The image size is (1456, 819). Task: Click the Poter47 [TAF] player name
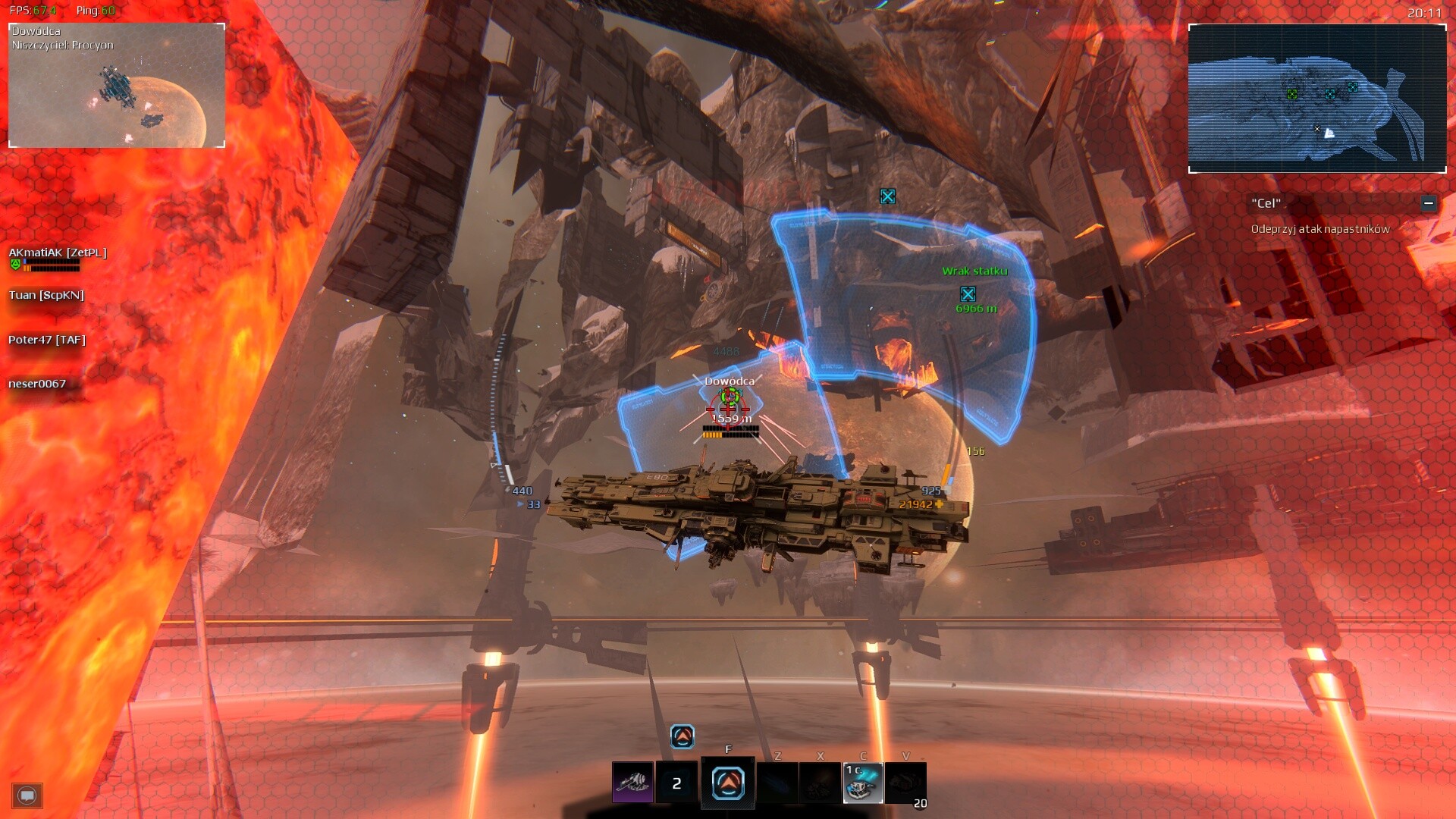point(45,340)
